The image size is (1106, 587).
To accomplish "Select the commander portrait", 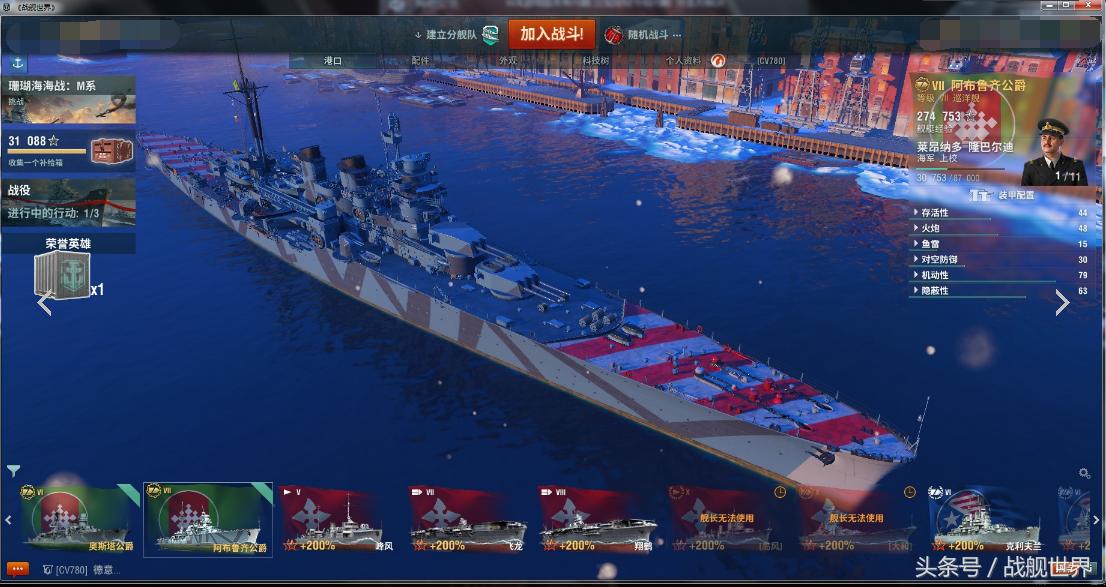I will [x=1055, y=152].
